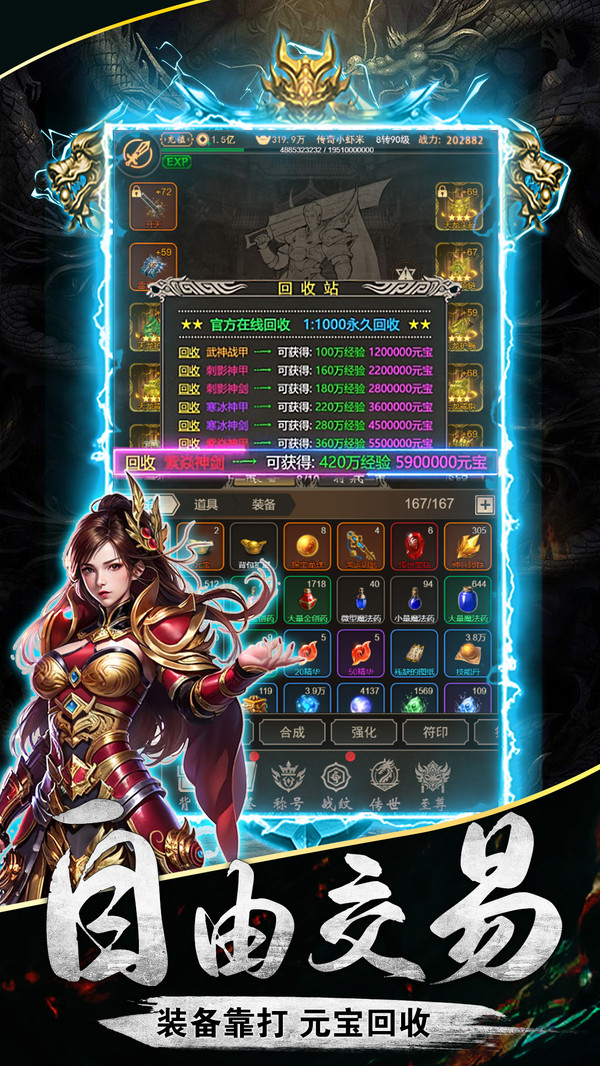This screenshot has width=600, height=1066.
Task: Pick the red gem item with count 6
Action: point(415,547)
